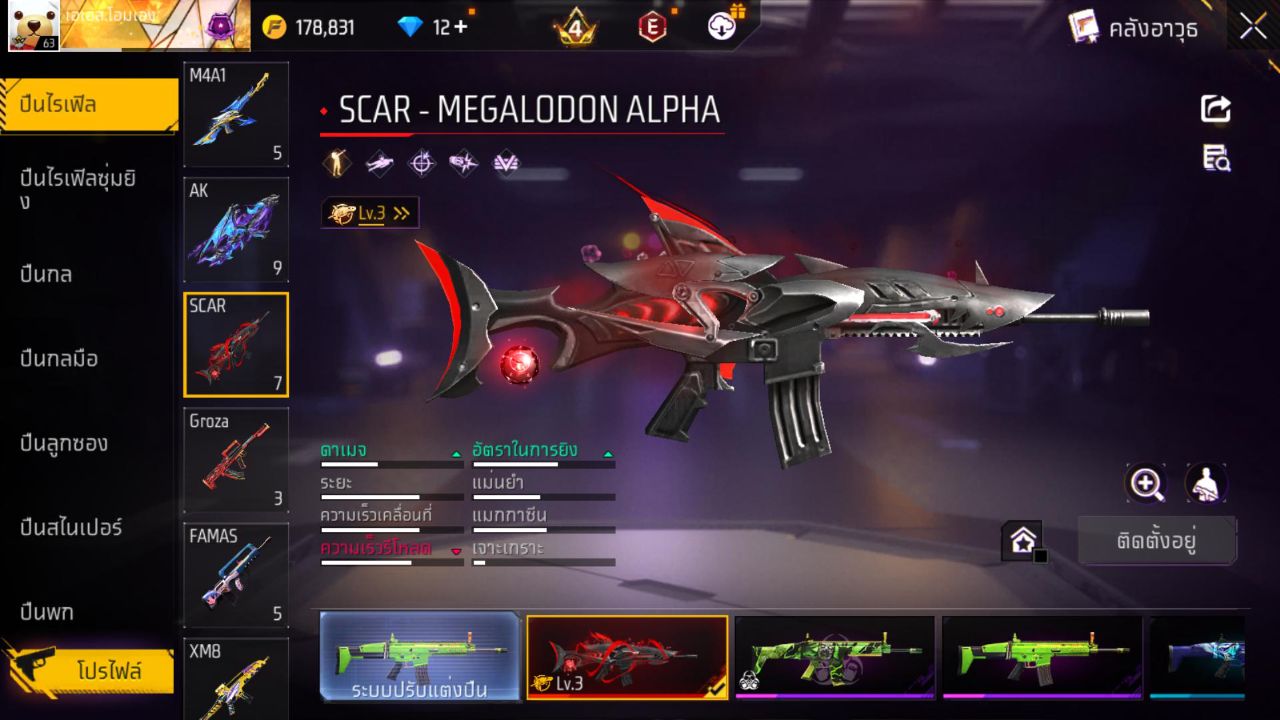Click the gold coin balance icon
Screen dimensions: 1280x720
pyautogui.click(x=272, y=28)
